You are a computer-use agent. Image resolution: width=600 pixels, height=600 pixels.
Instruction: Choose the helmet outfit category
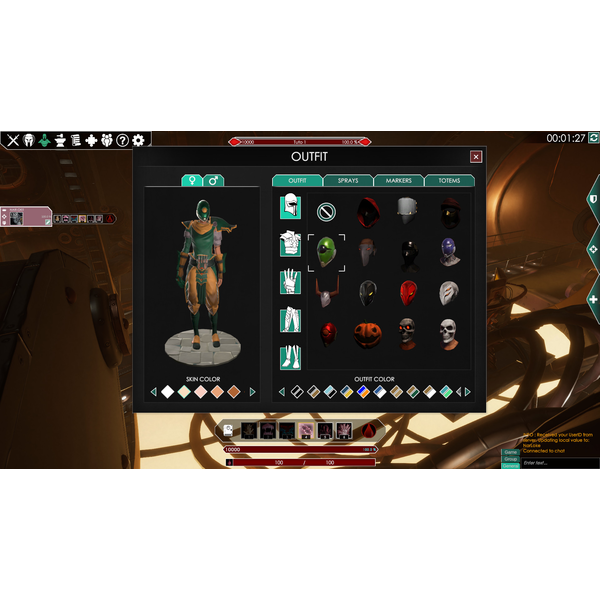290,208
